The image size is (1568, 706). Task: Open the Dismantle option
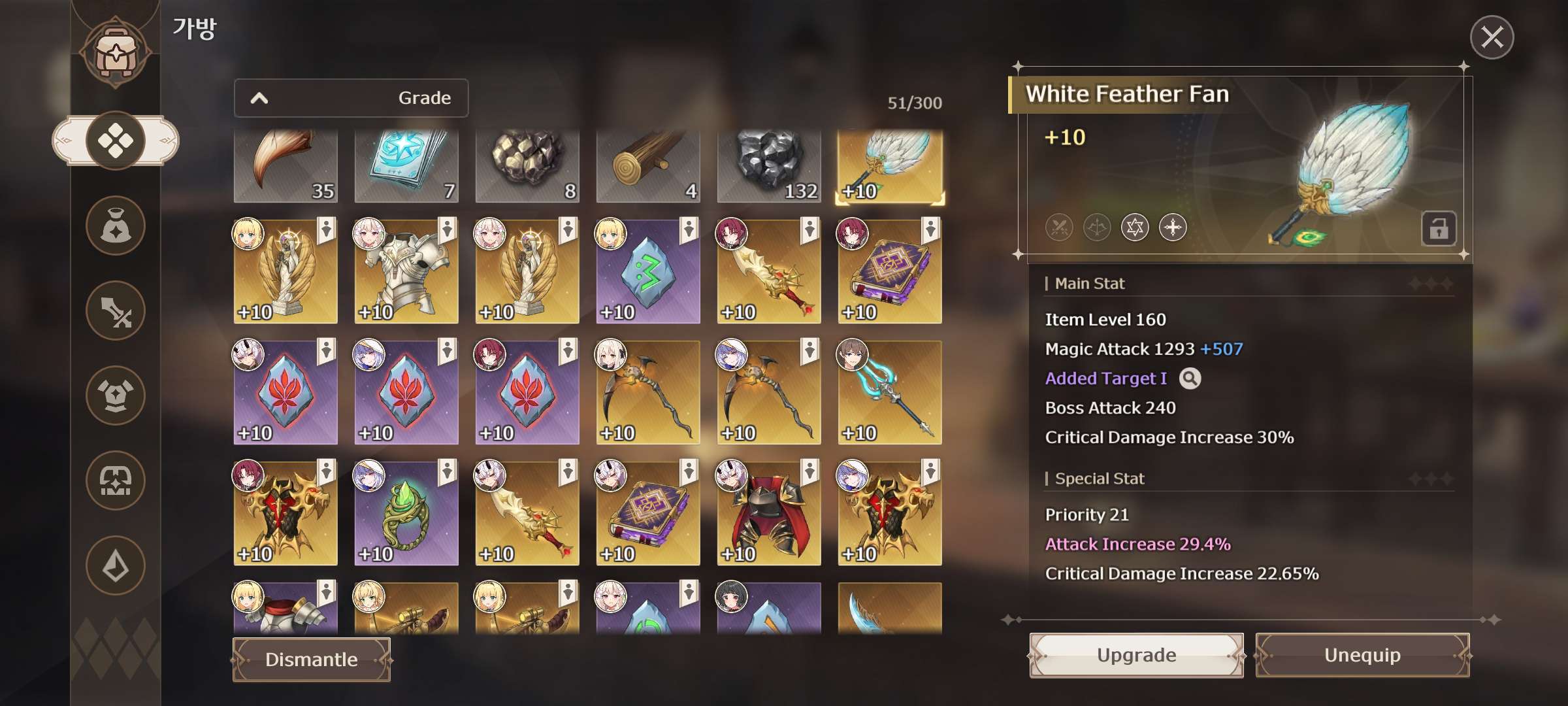312,660
